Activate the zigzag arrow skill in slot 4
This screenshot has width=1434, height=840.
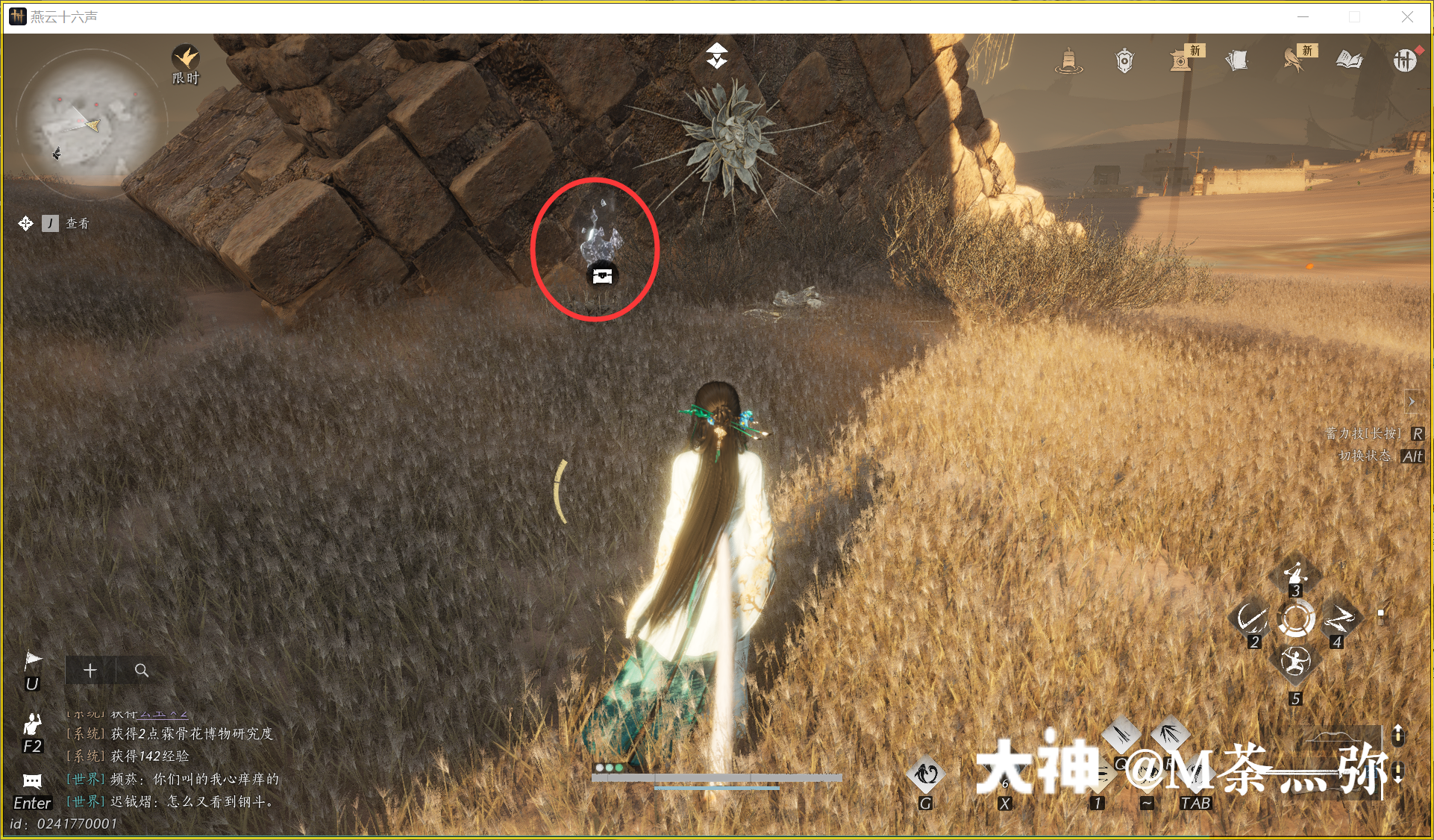(1340, 618)
